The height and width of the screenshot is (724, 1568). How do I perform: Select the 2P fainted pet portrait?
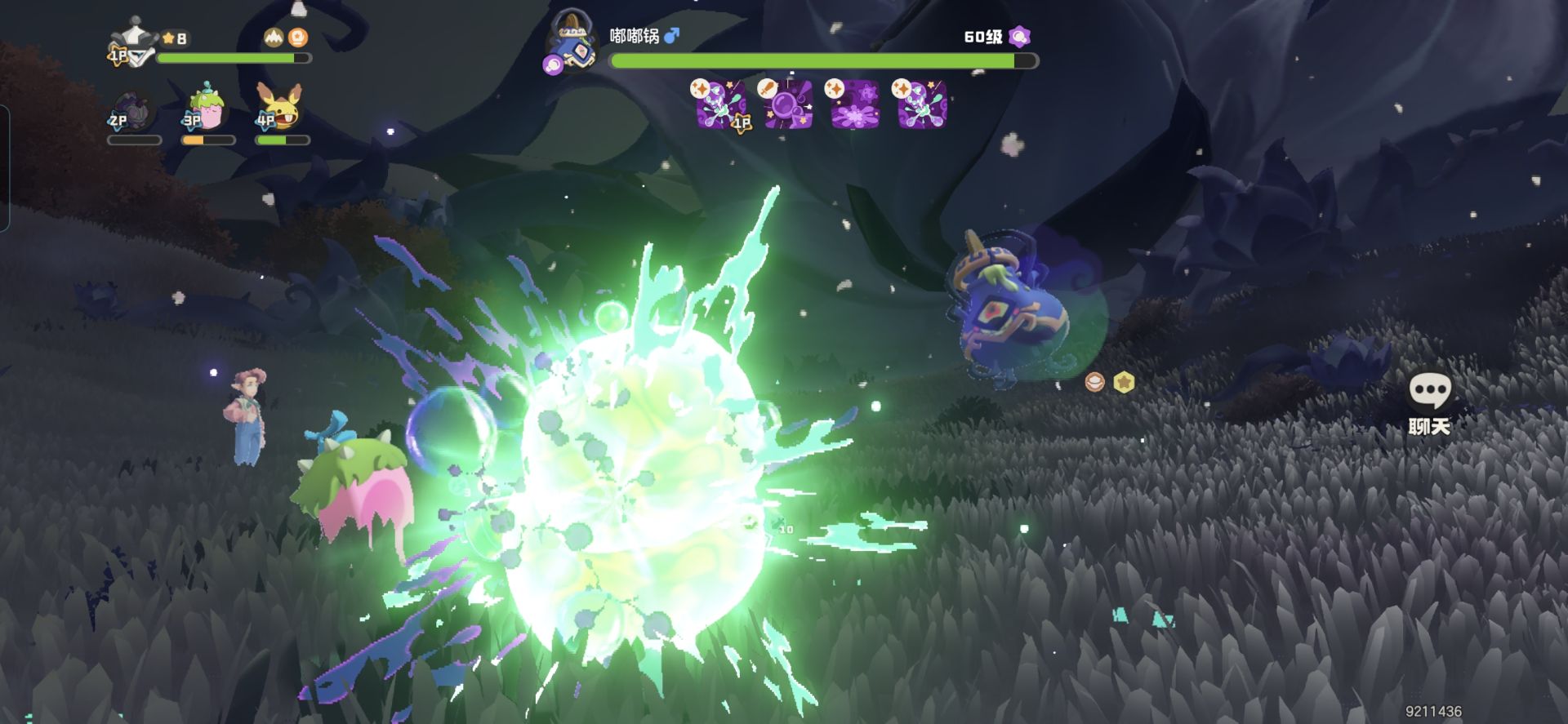tap(133, 113)
